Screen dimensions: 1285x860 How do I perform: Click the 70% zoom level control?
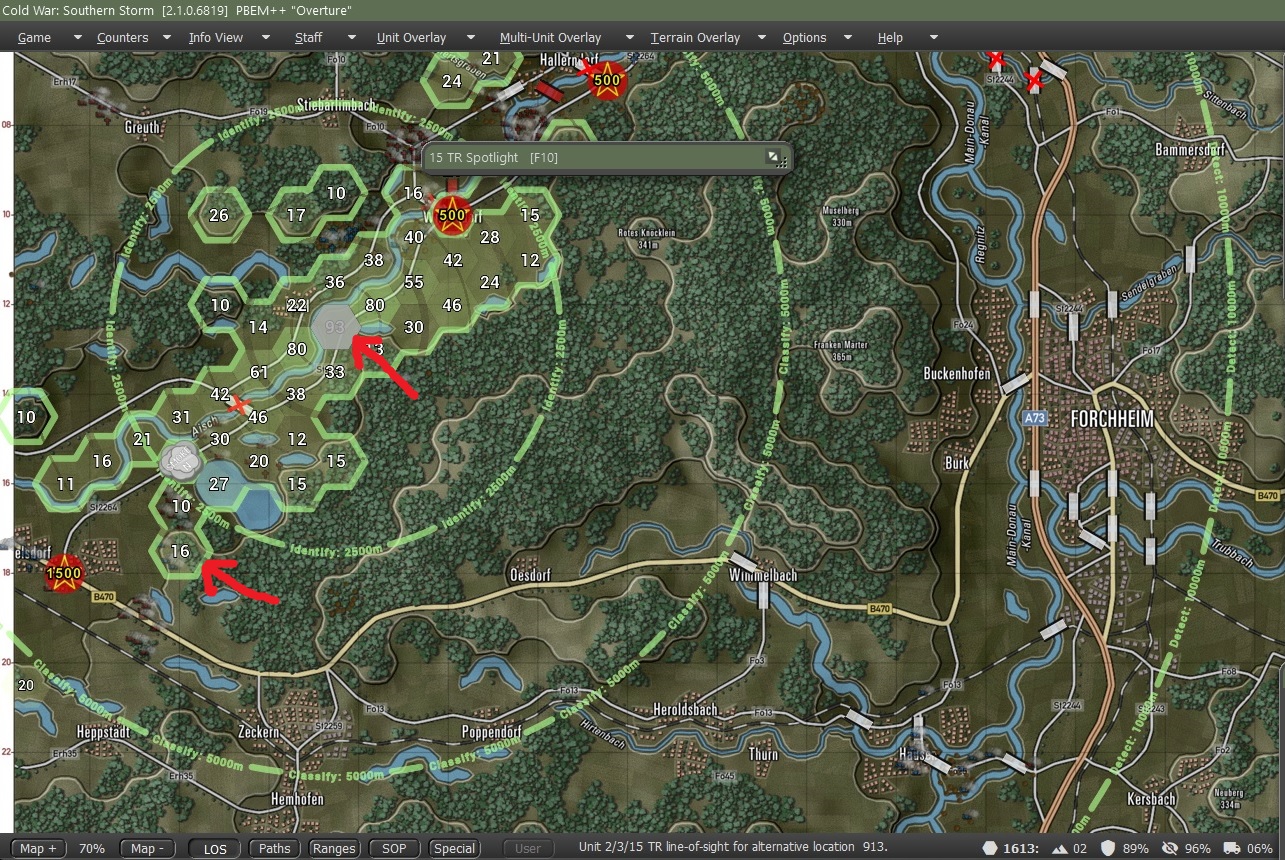[92, 847]
